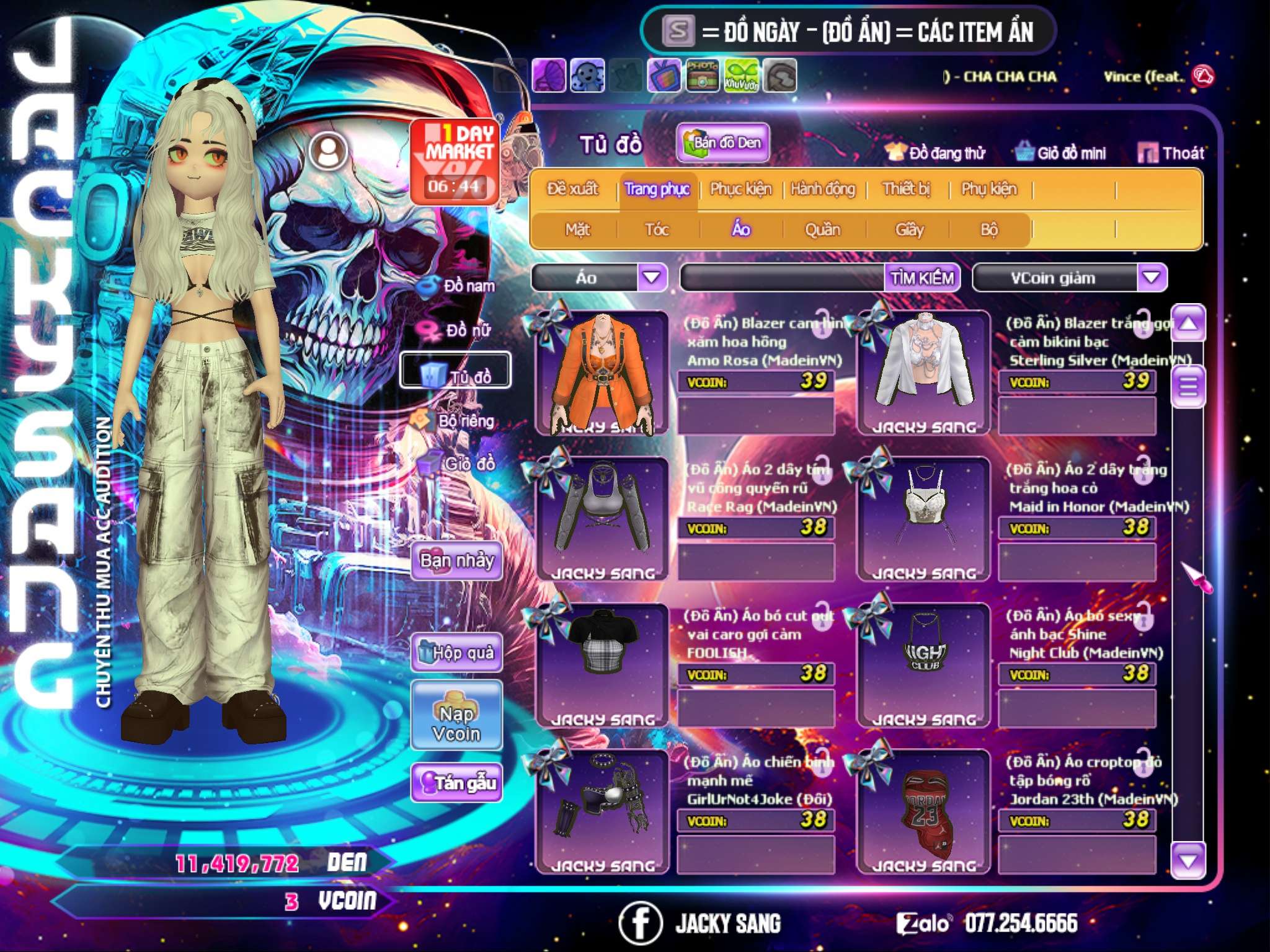Viewport: 1270px width, 952px height.
Task: Open the Giỏ đồ mini cart
Action: tap(1061, 153)
